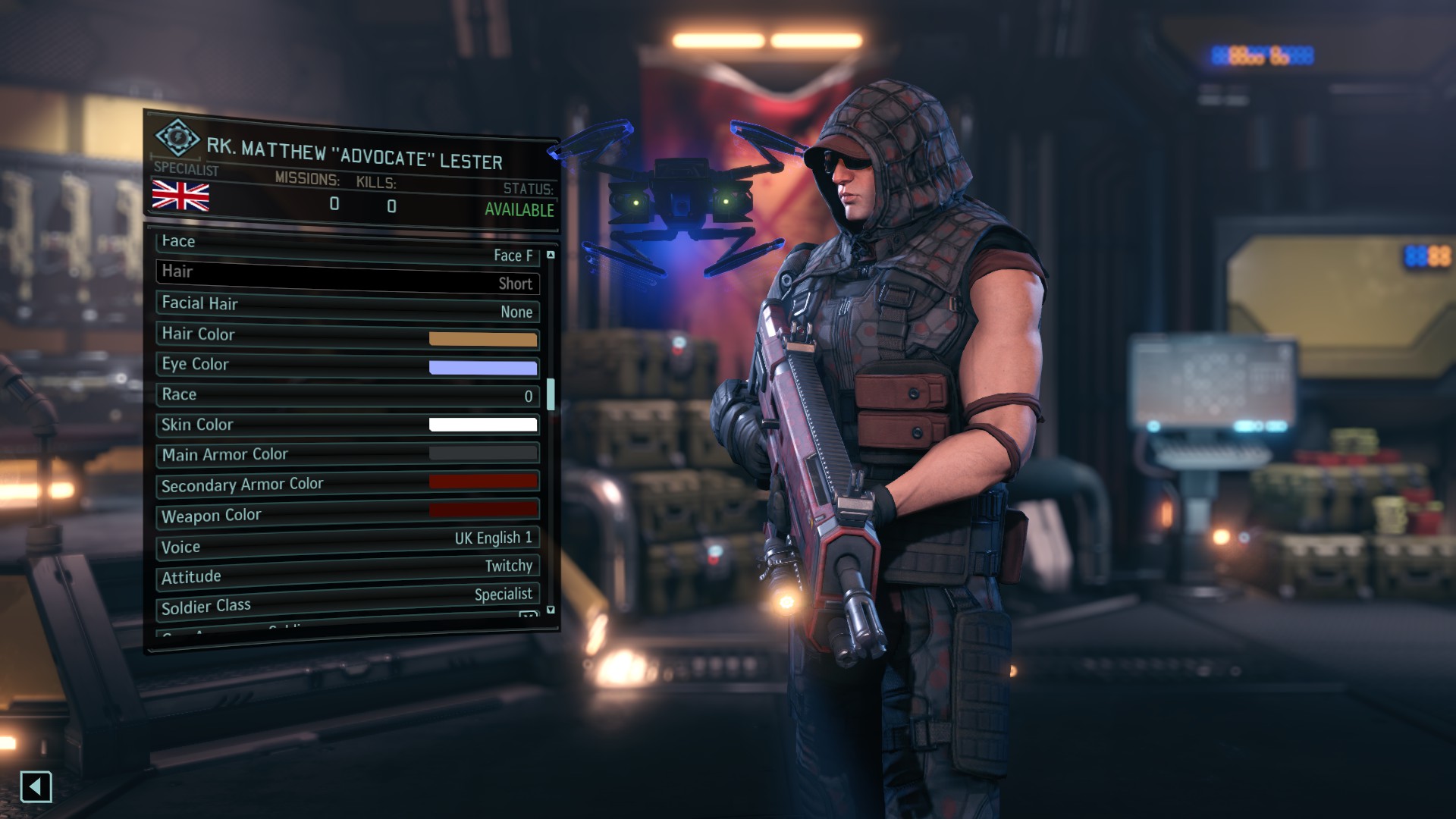Open the Skin Color selector
Image resolution: width=1456 pixels, height=819 pixels.
pyautogui.click(x=483, y=425)
